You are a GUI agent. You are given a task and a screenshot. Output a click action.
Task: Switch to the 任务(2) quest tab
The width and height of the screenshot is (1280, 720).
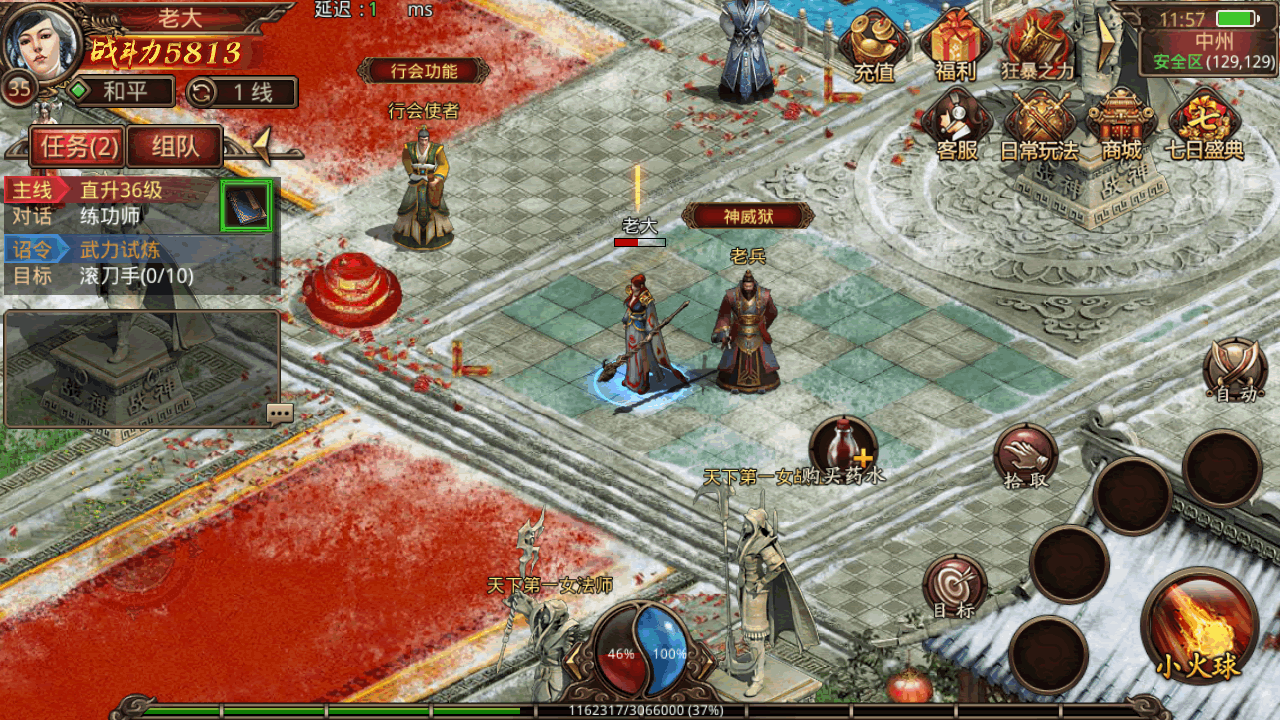[x=76, y=147]
